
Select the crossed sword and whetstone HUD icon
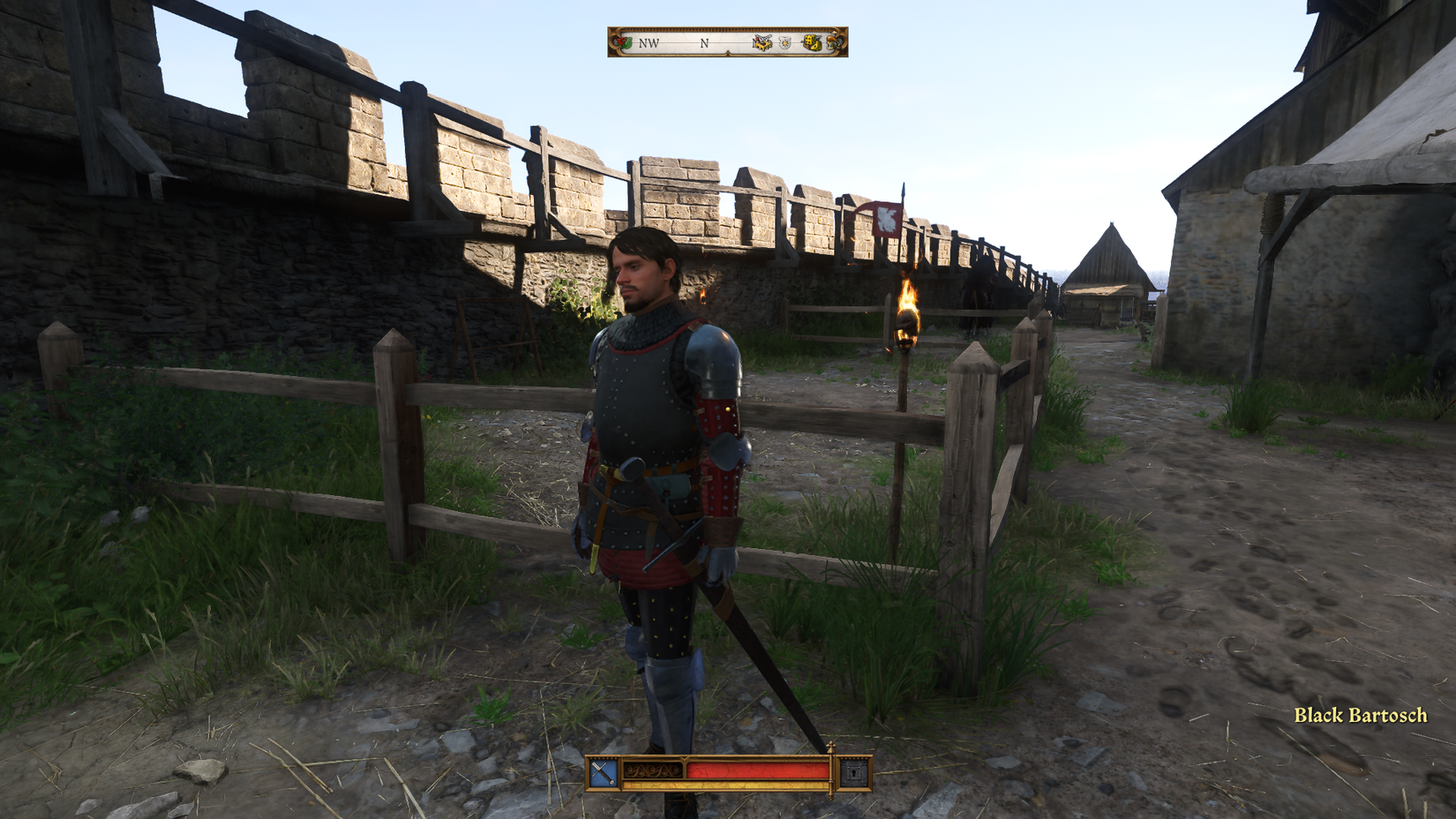tap(602, 771)
